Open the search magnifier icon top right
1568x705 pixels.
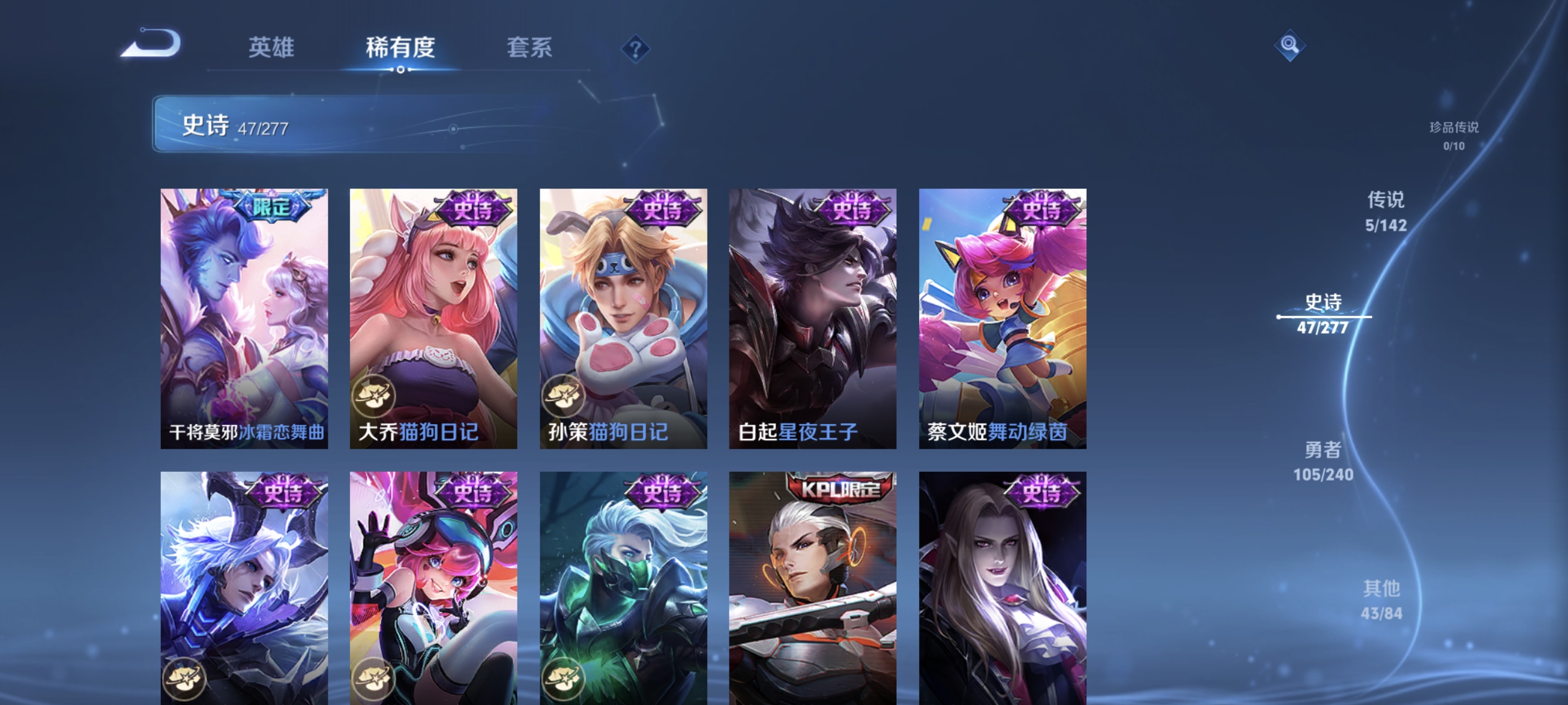coord(1290,46)
